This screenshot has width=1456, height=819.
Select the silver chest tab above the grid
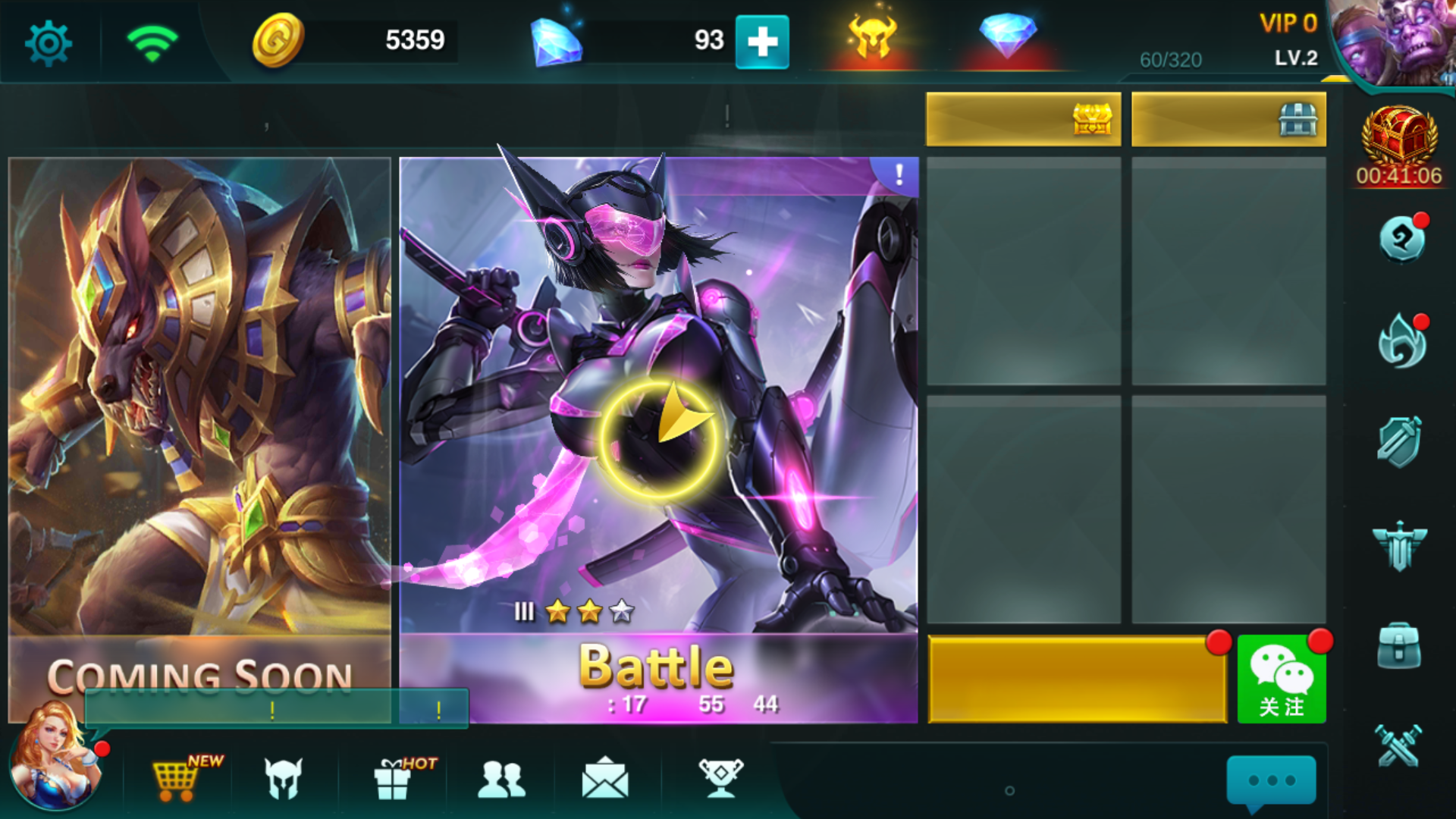coord(1227,119)
